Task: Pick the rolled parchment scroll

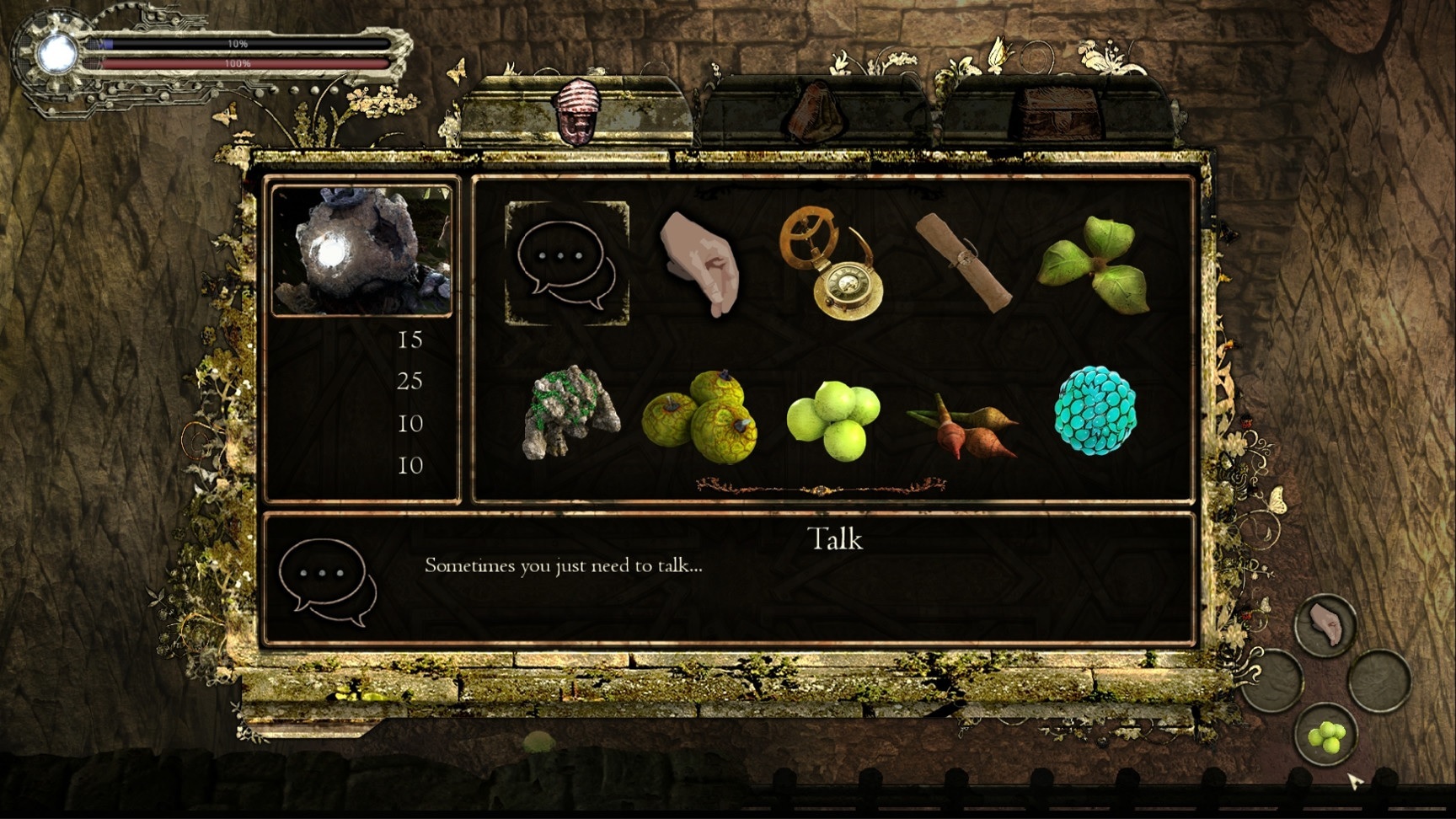Action: [x=965, y=262]
